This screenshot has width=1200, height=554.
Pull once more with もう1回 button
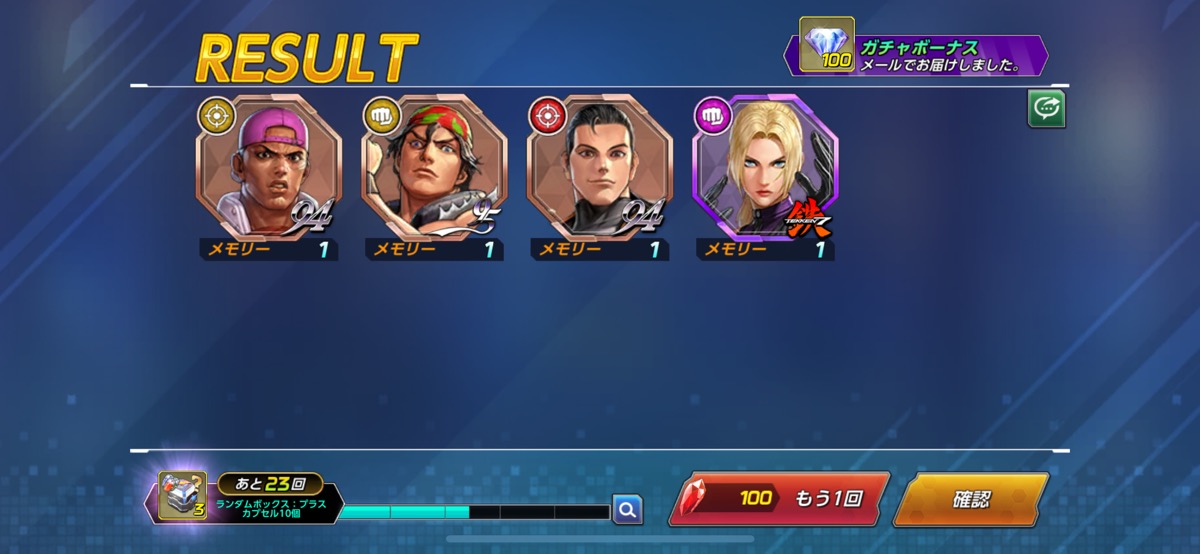778,500
